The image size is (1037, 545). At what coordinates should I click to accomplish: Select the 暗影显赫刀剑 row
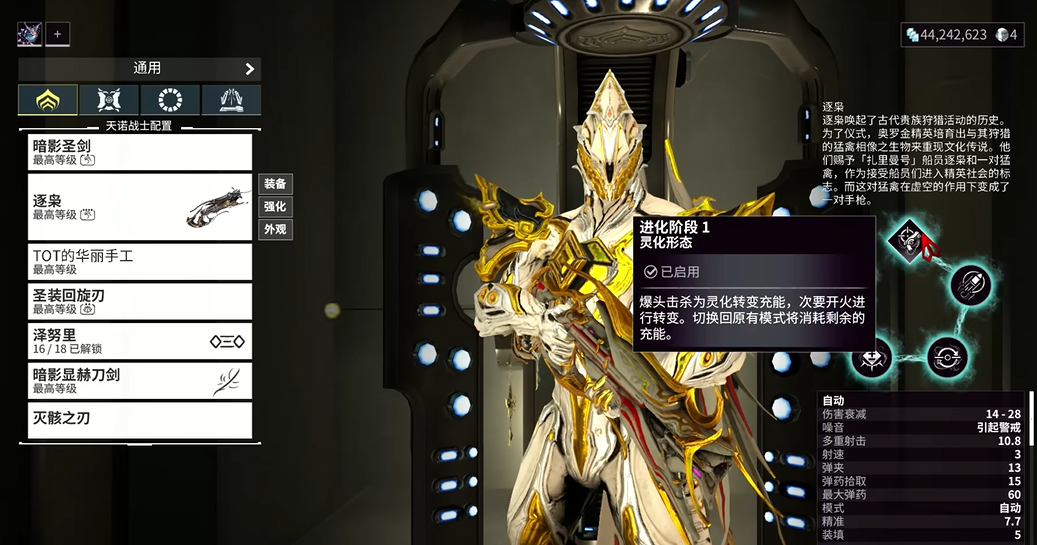tap(139, 381)
